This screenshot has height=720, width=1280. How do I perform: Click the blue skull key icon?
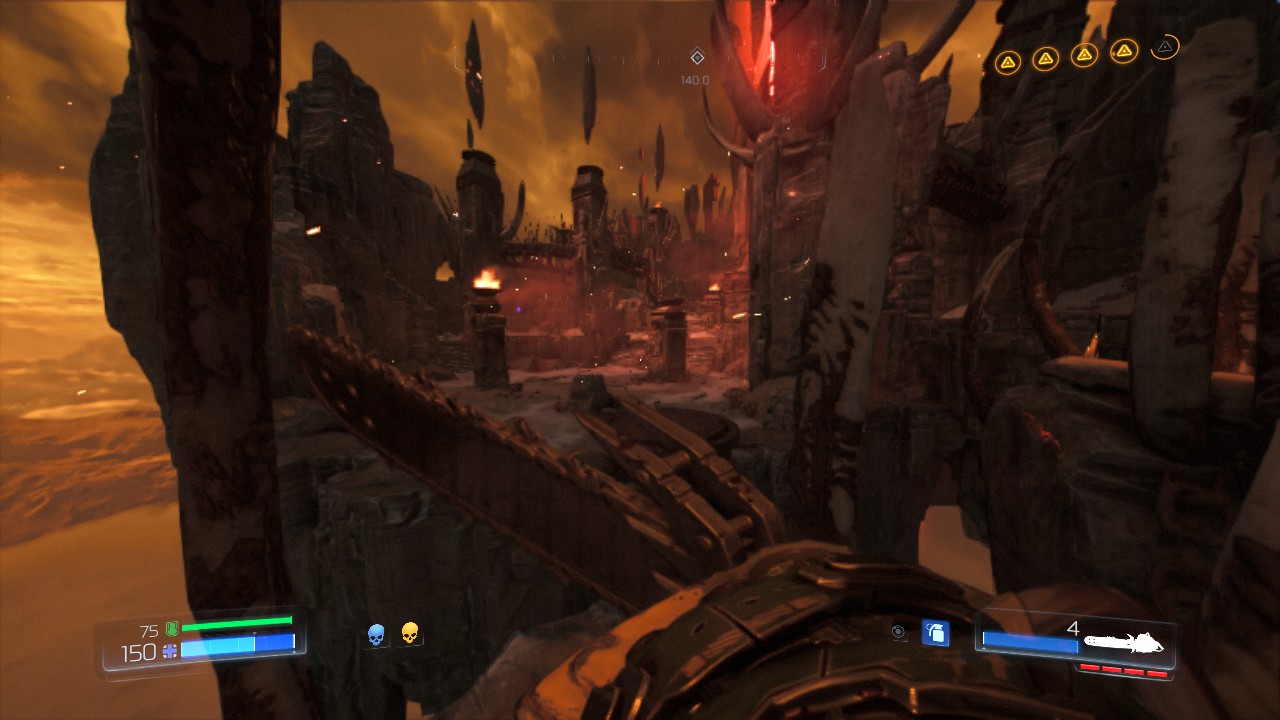[376, 634]
